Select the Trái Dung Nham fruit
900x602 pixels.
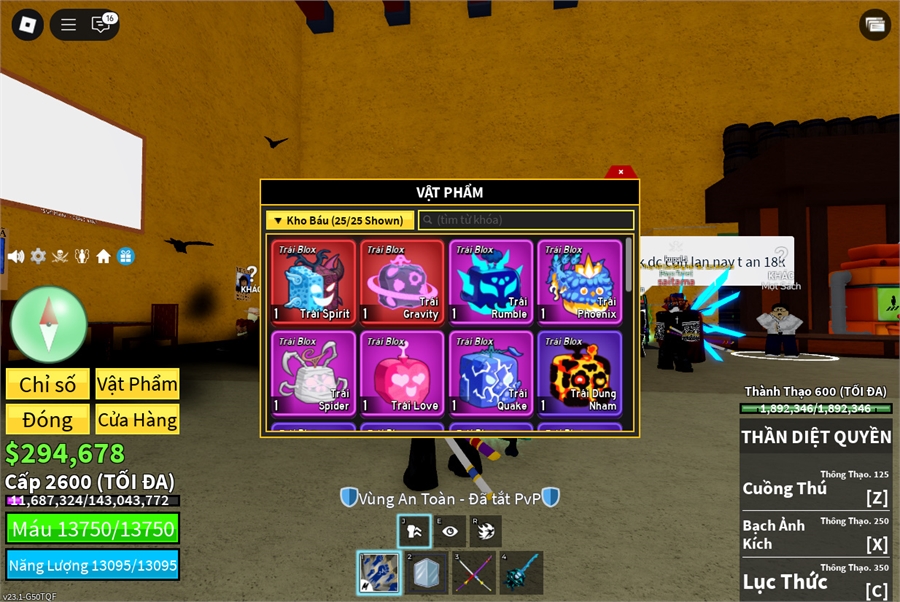click(x=579, y=373)
